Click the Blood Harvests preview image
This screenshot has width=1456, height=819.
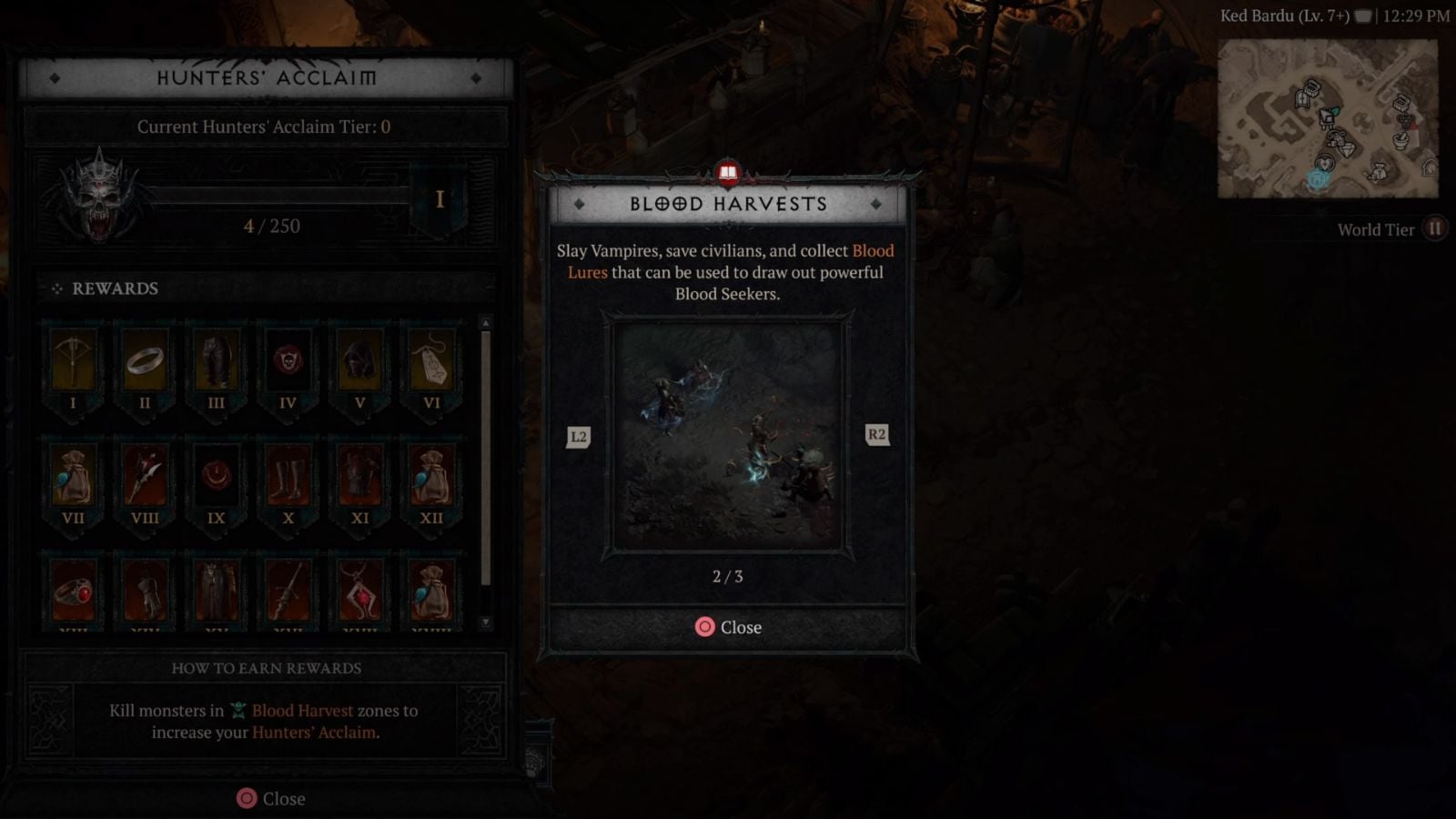(727, 435)
